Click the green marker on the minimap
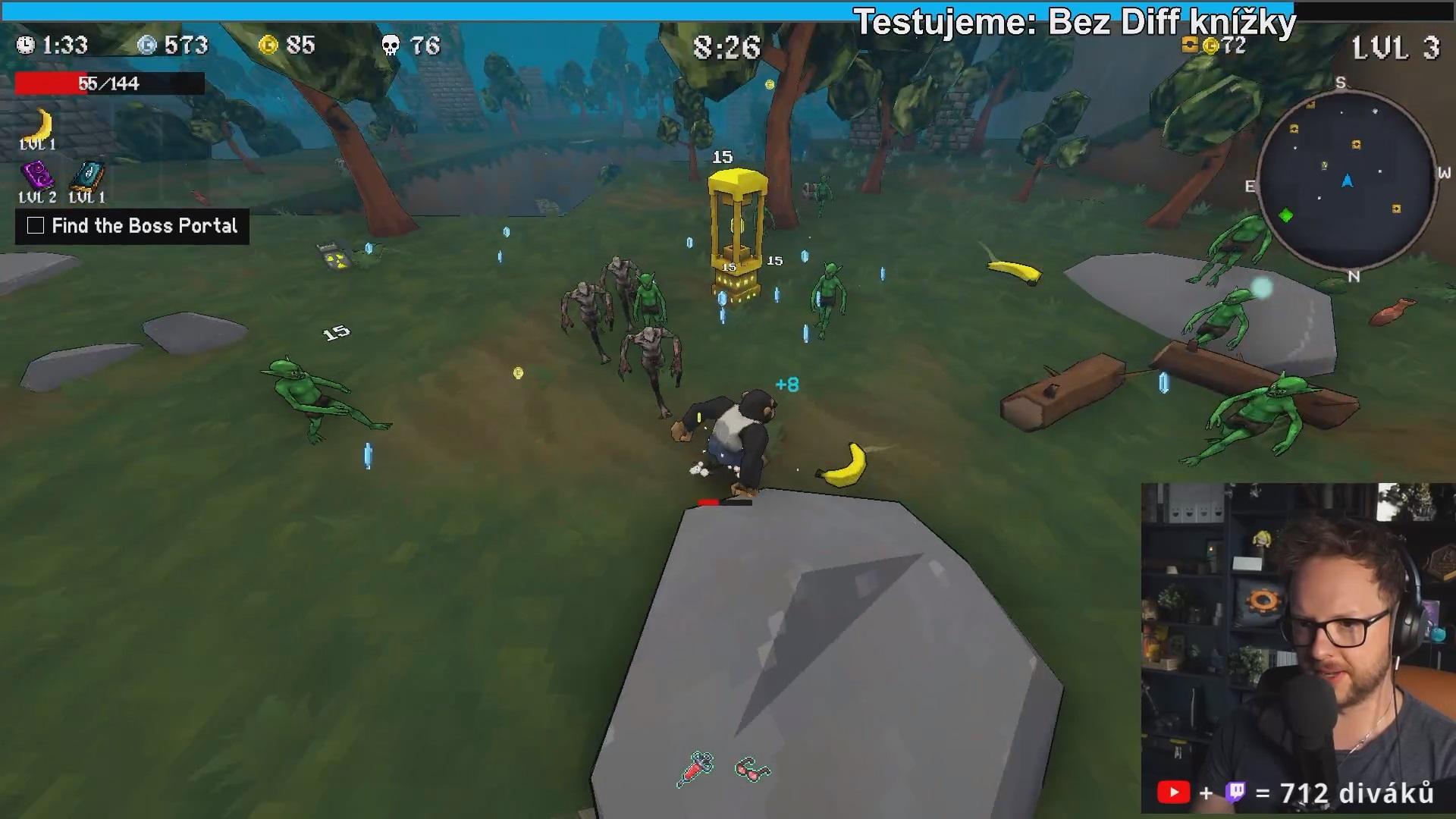Image resolution: width=1456 pixels, height=819 pixels. (x=1286, y=216)
